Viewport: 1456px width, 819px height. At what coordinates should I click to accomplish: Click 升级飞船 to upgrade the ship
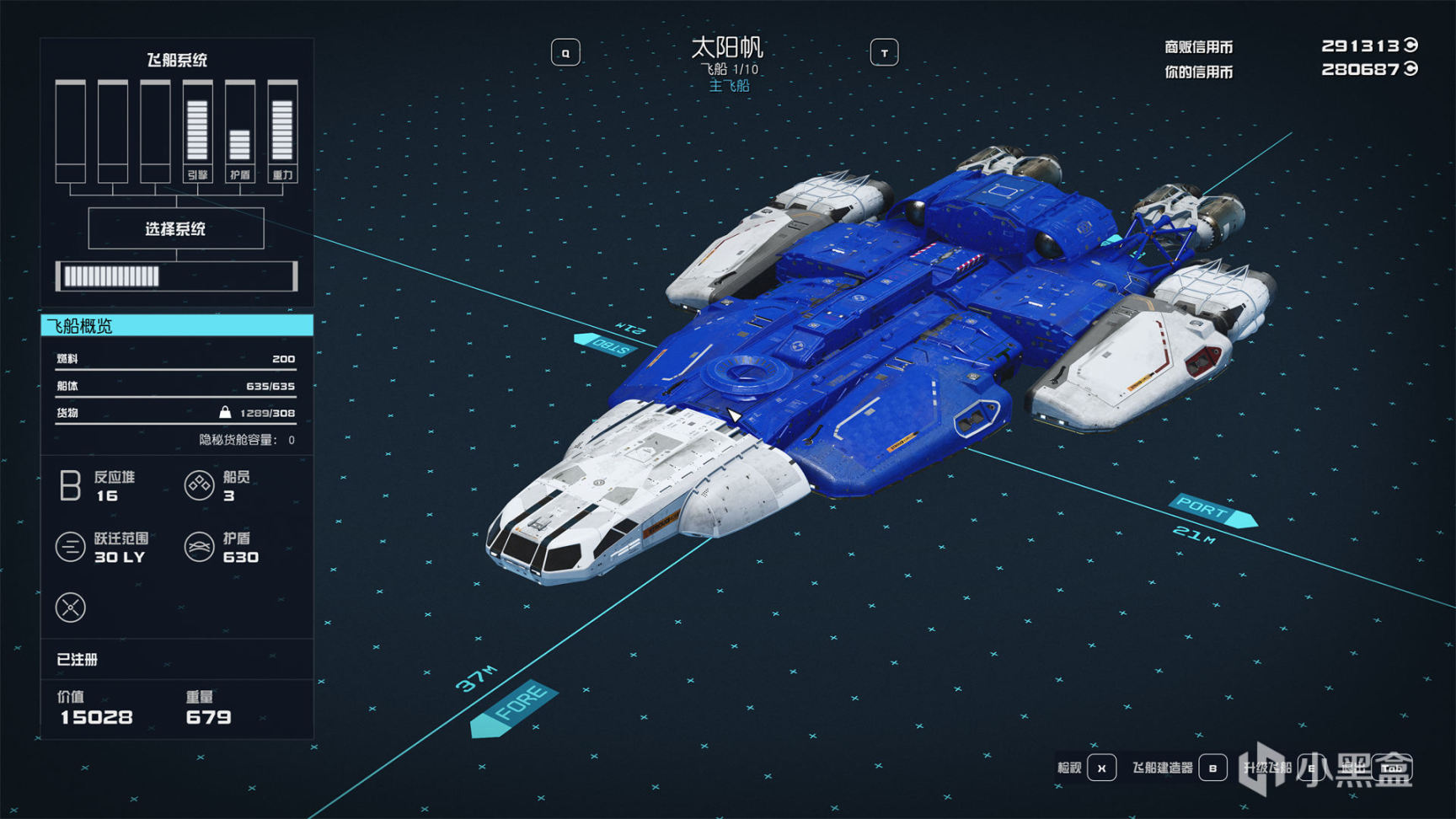(x=1267, y=768)
